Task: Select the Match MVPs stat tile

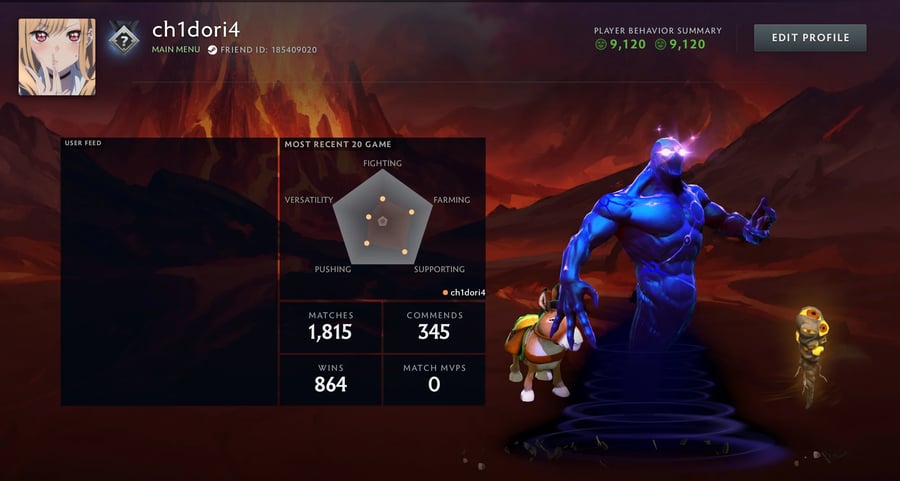Action: pyautogui.click(x=434, y=380)
